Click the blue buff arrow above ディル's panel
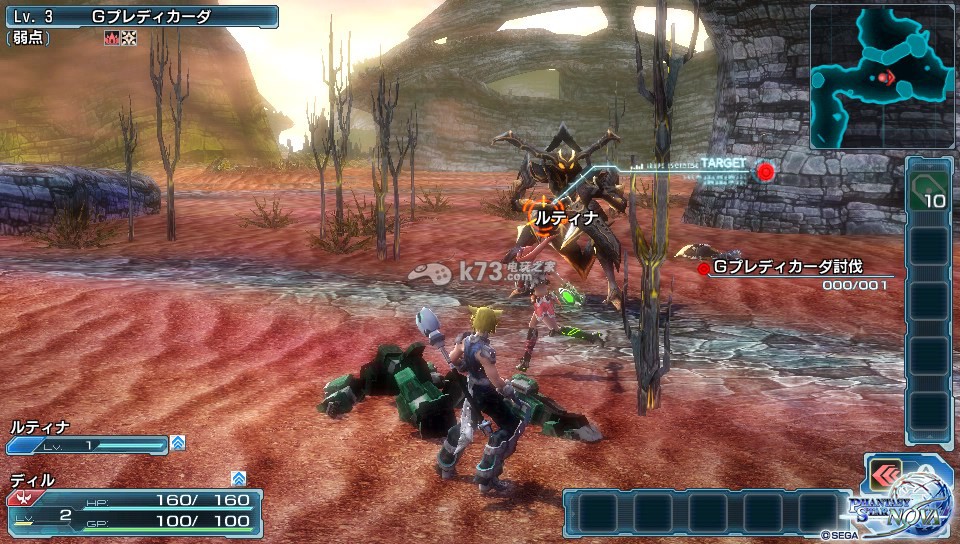 pyautogui.click(x=238, y=478)
